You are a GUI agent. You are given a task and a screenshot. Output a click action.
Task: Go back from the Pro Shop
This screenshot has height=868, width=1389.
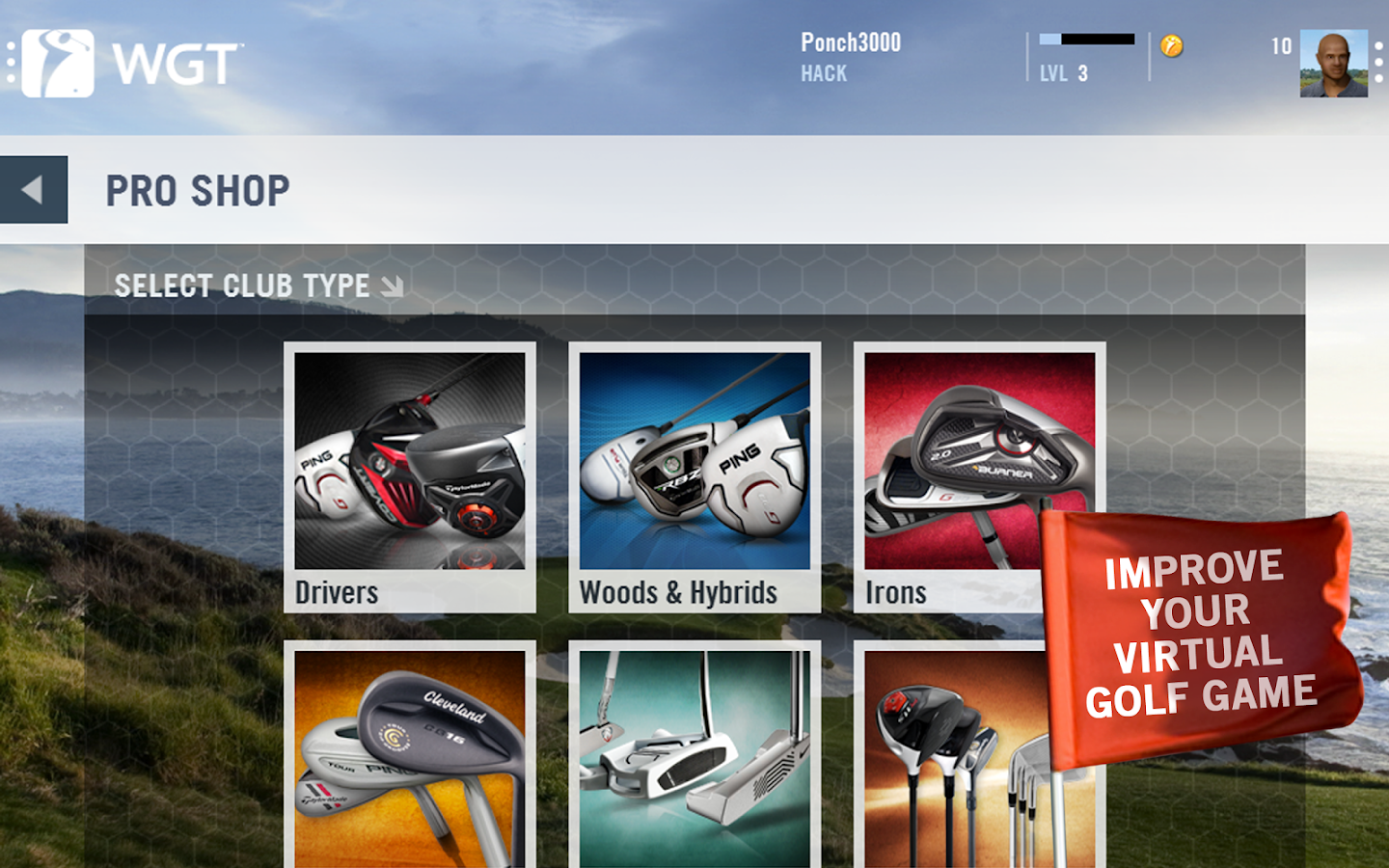(34, 190)
